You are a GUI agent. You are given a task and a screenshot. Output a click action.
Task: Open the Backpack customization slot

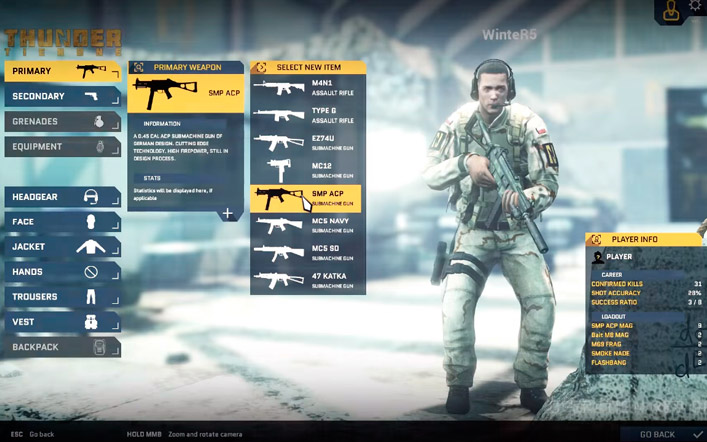tap(62, 347)
